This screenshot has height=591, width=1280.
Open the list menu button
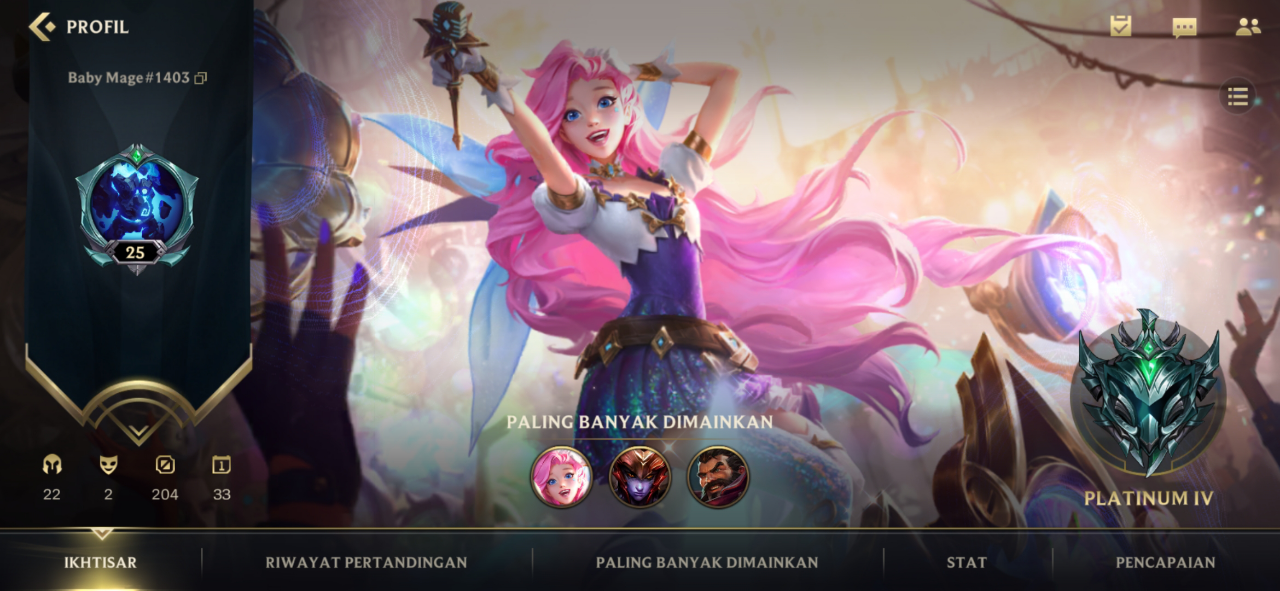1238,96
